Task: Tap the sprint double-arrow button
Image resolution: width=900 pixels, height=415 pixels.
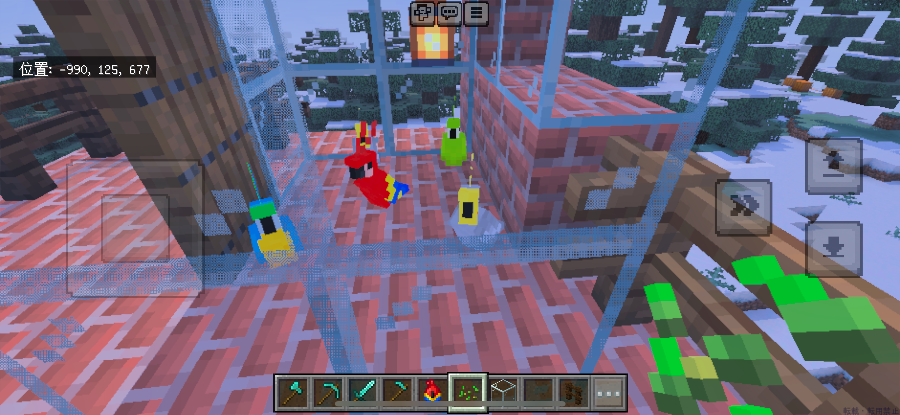Action: pos(742,207)
